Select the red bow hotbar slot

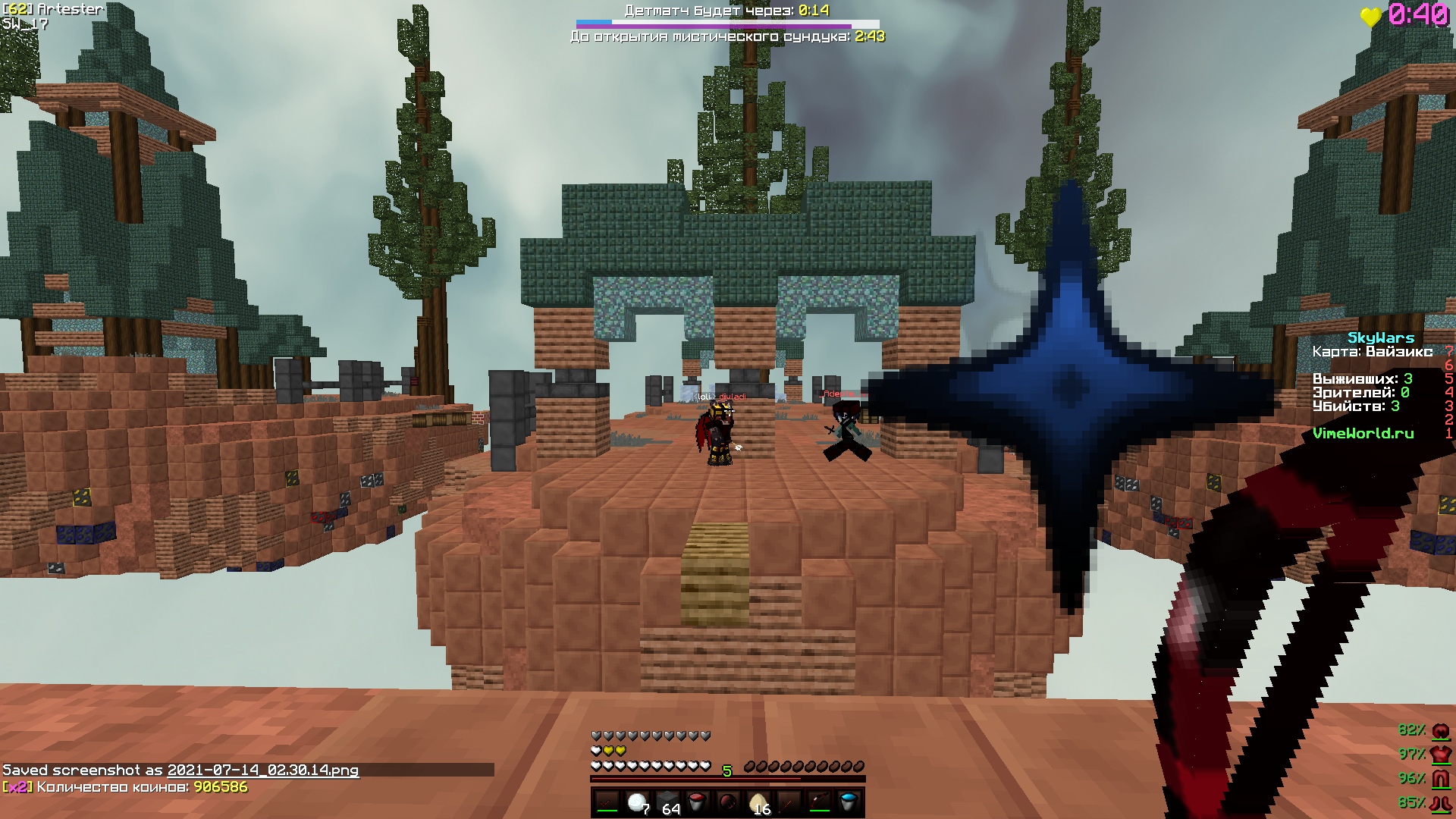click(x=819, y=803)
